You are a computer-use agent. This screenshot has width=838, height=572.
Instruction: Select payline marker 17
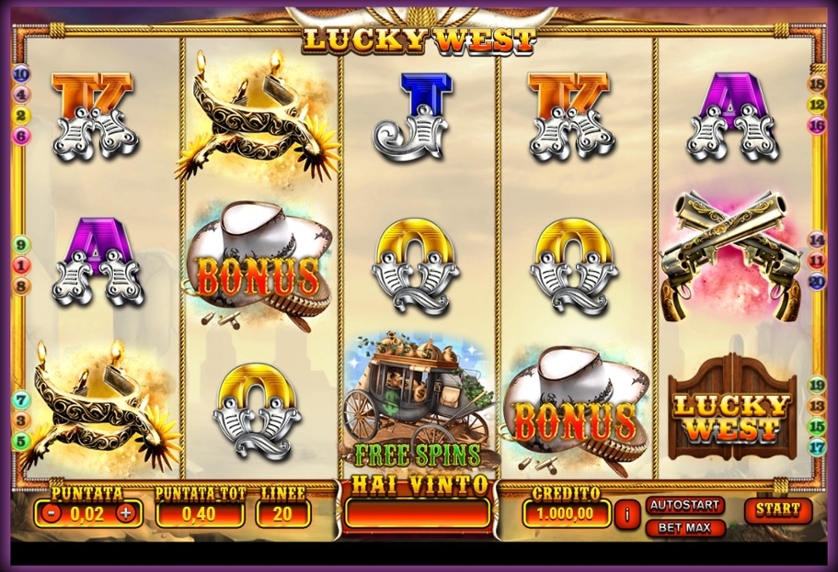(816, 447)
